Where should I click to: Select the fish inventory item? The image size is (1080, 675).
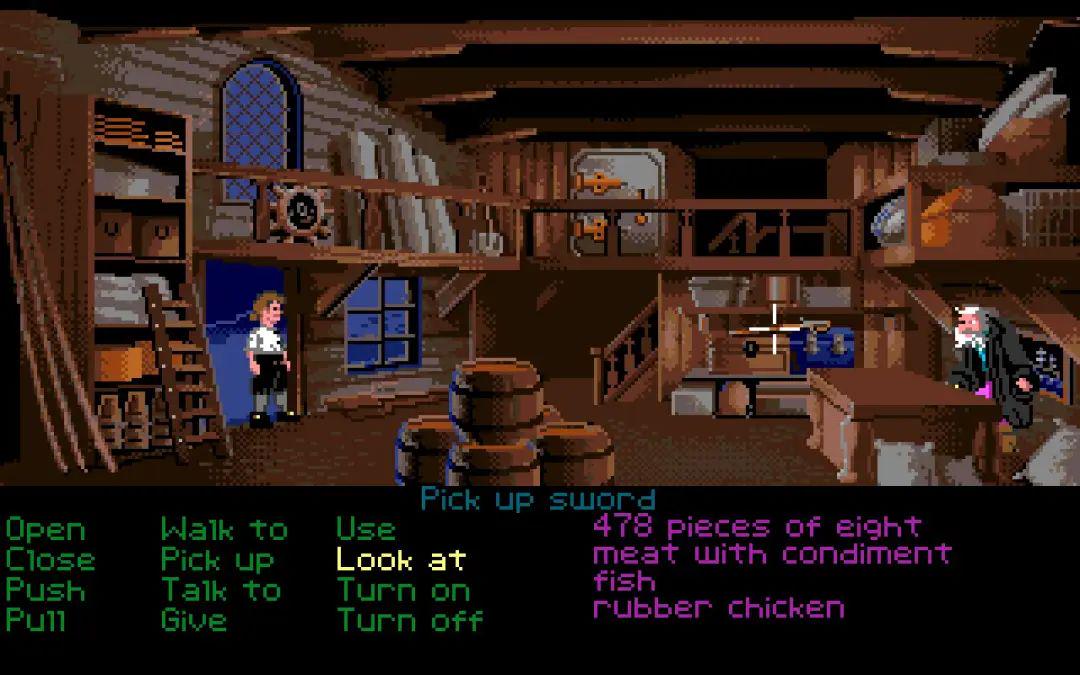pos(624,580)
